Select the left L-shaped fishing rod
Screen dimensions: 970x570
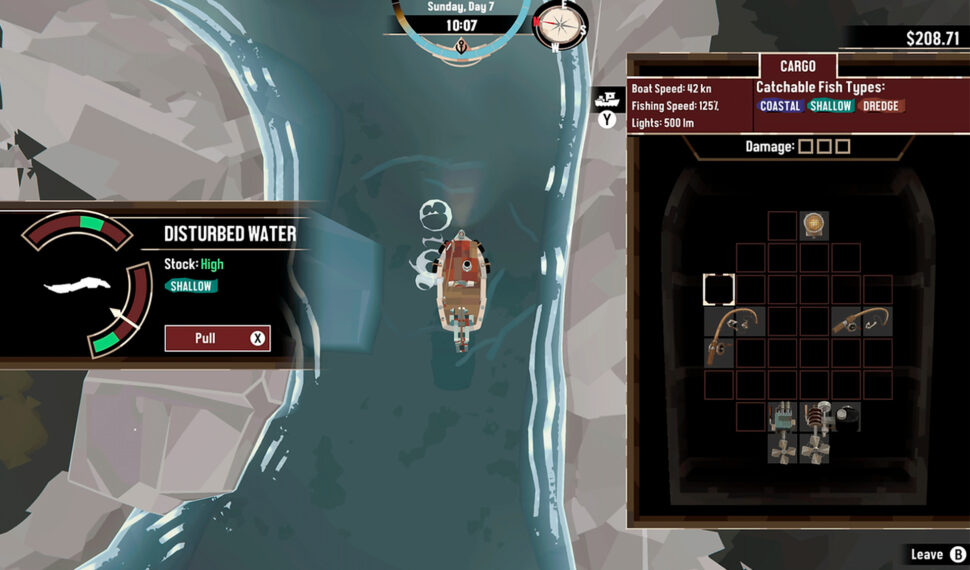tap(729, 330)
